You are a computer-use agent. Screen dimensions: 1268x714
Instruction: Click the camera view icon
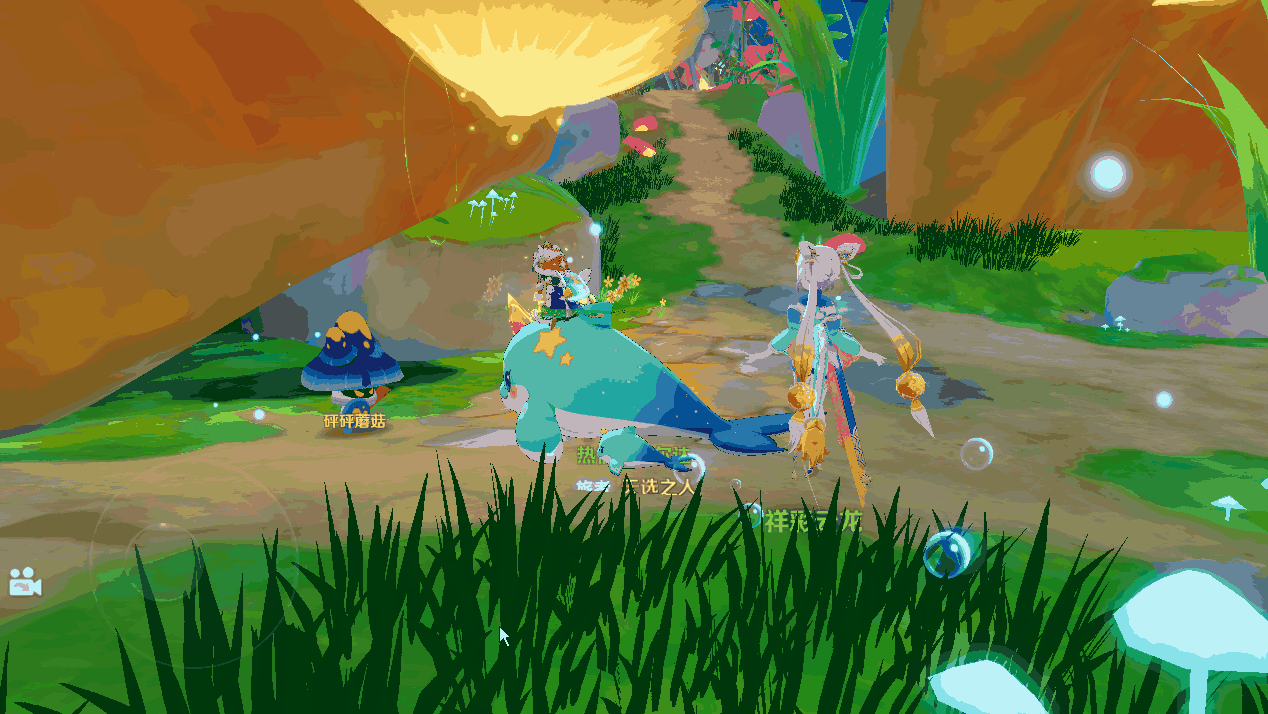[24, 582]
